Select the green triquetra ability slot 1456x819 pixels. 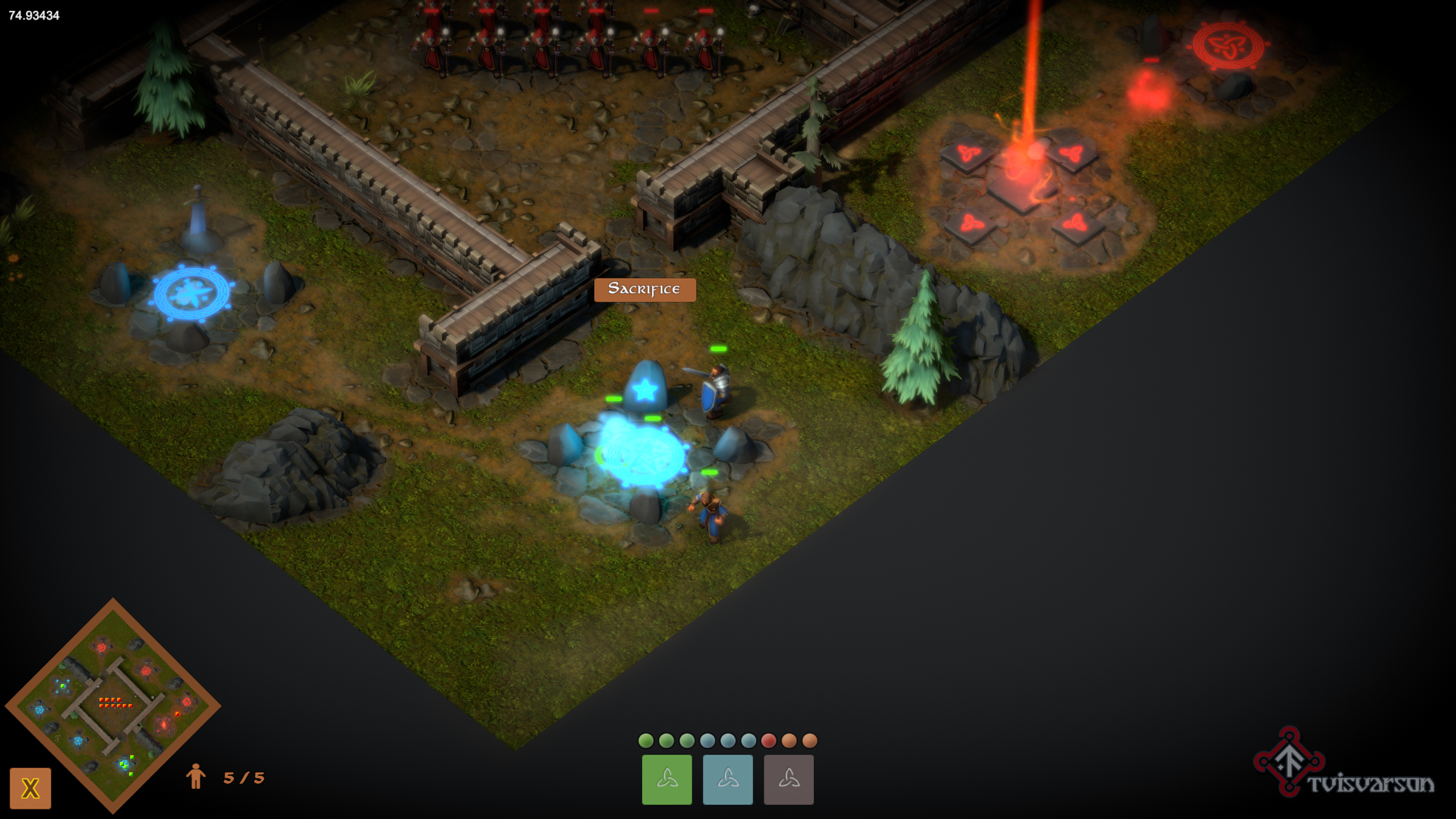coord(667,779)
